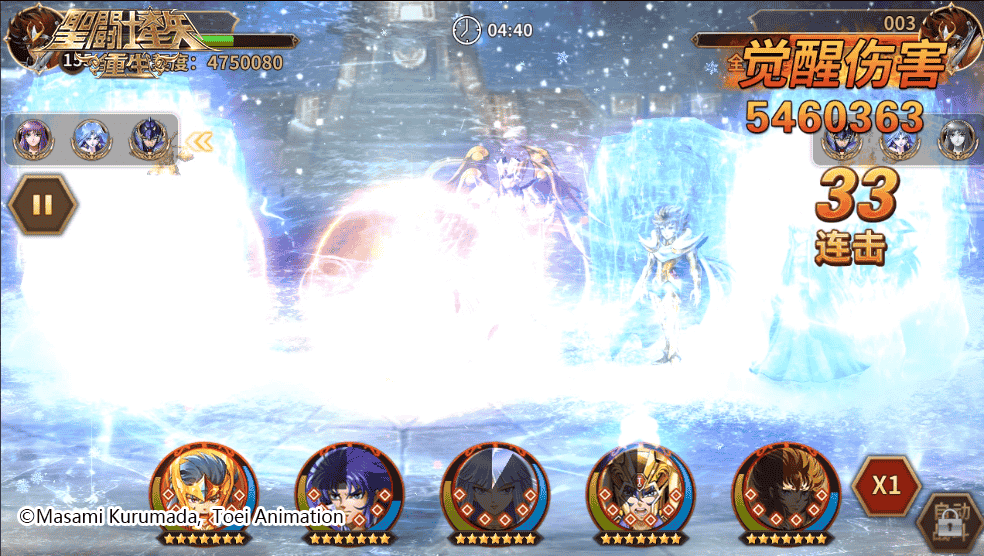Pick the left panel's dark-helmeted support icon
Viewport: 984px width, 556px height.
pos(148,139)
